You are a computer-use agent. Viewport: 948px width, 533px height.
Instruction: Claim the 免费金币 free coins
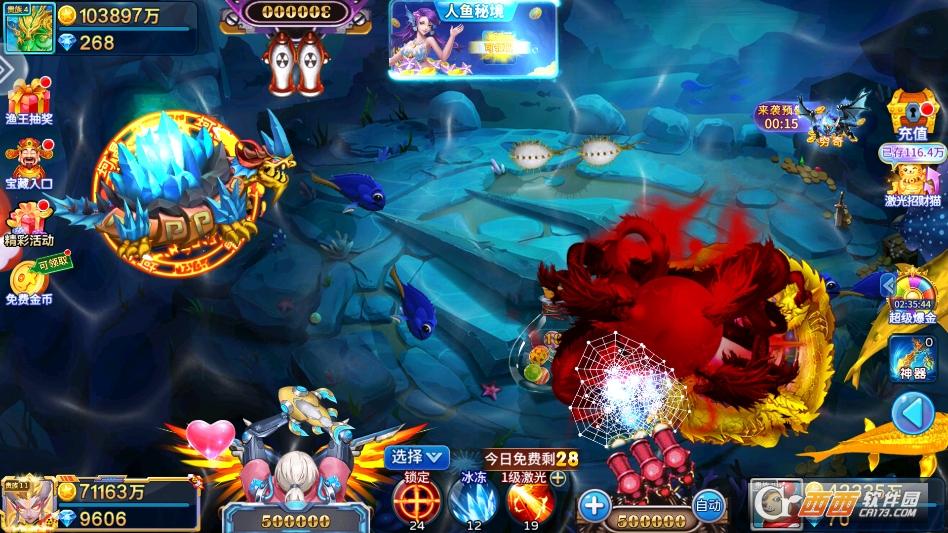tap(29, 282)
